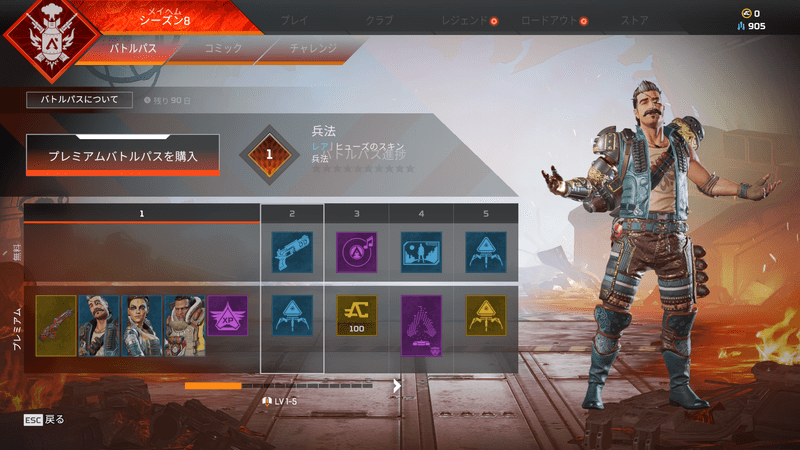
Task: View the level 3 premium 100 currency reward
Action: click(x=356, y=315)
